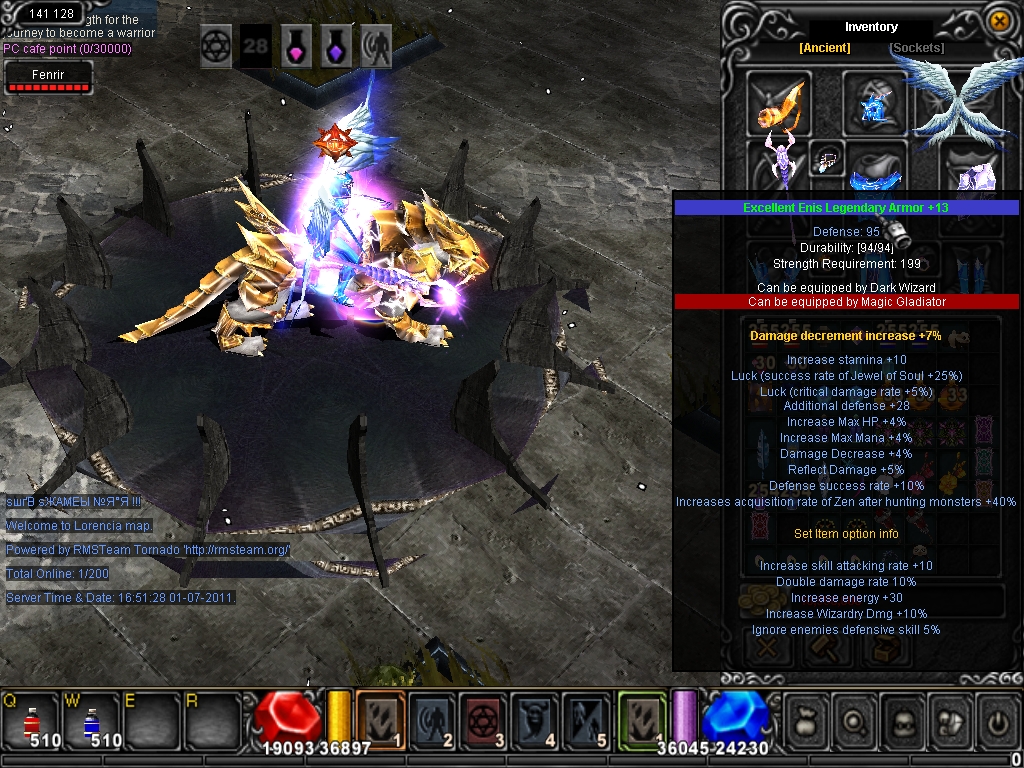The image size is (1024, 768).
Task: Open the bag icon menu button
Action: [806, 720]
